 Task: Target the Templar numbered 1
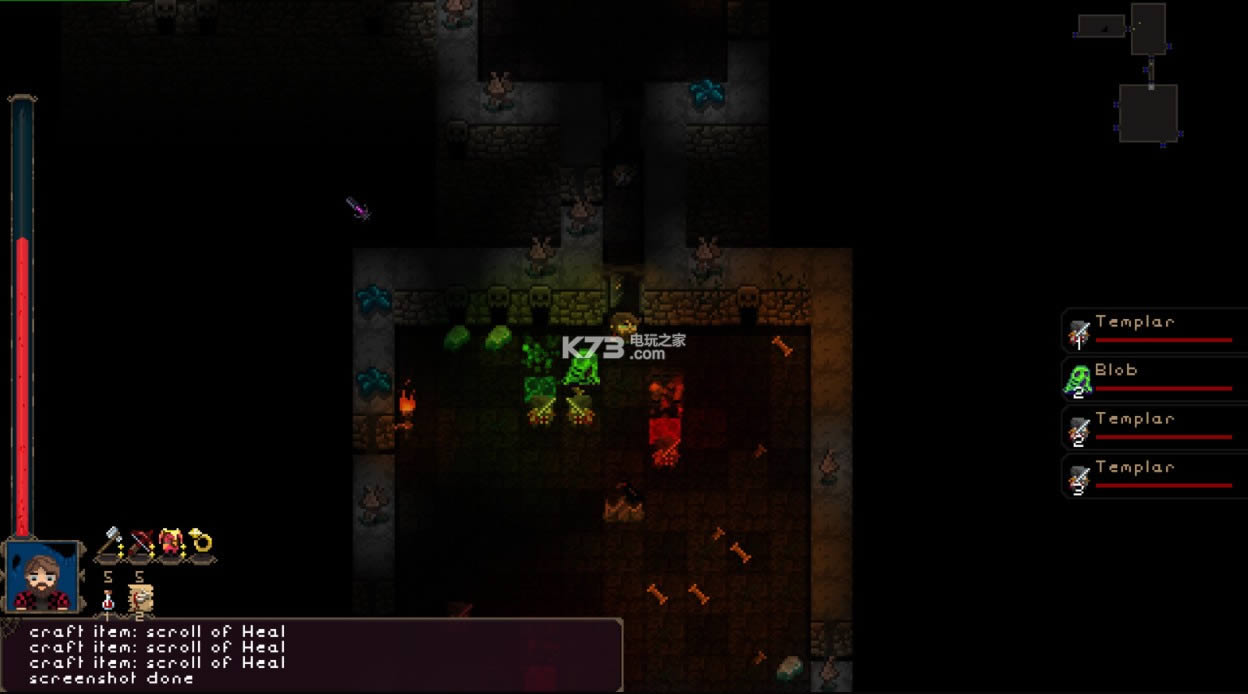[x=1154, y=331]
